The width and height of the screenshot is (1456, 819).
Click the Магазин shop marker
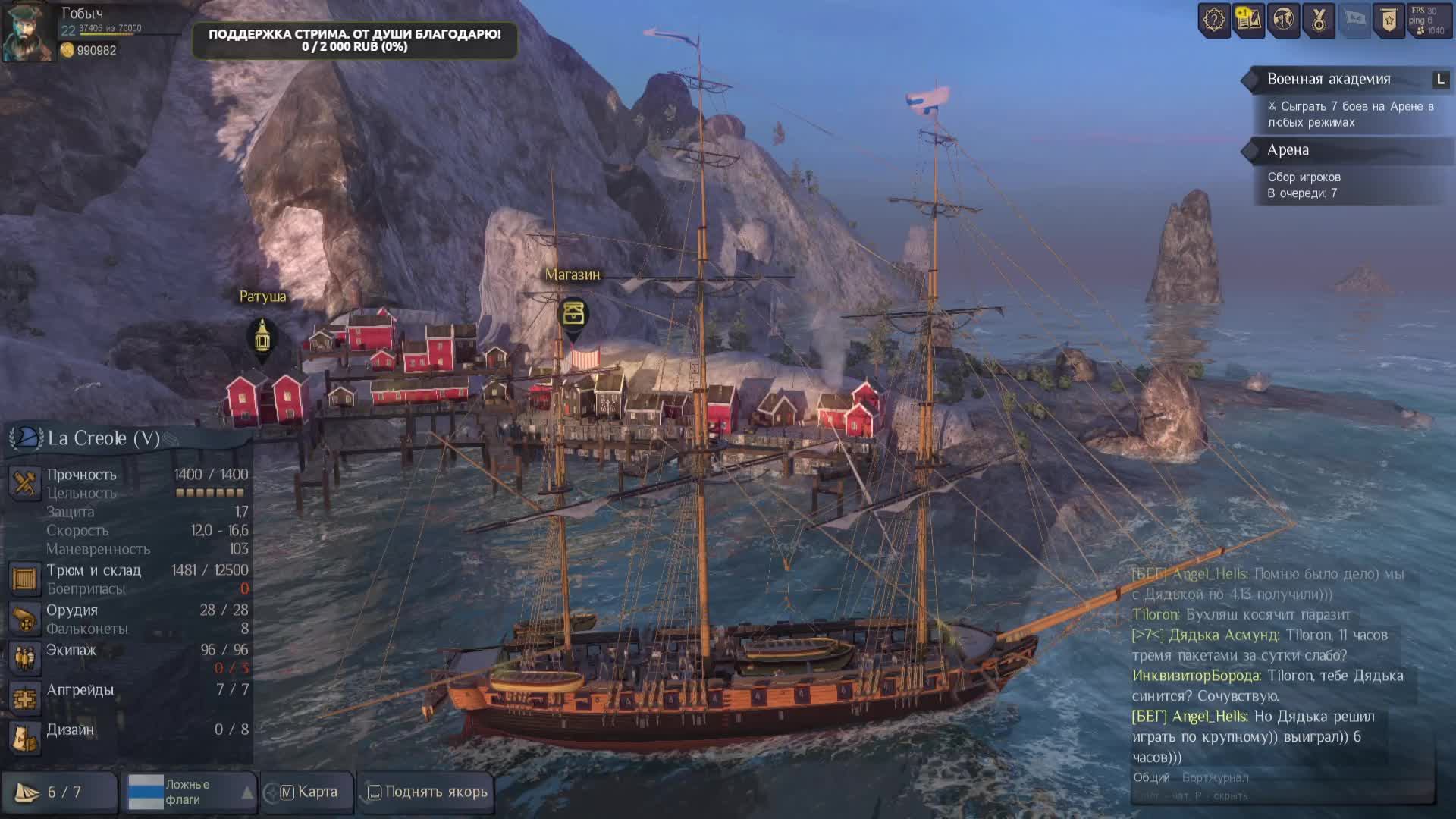click(573, 313)
